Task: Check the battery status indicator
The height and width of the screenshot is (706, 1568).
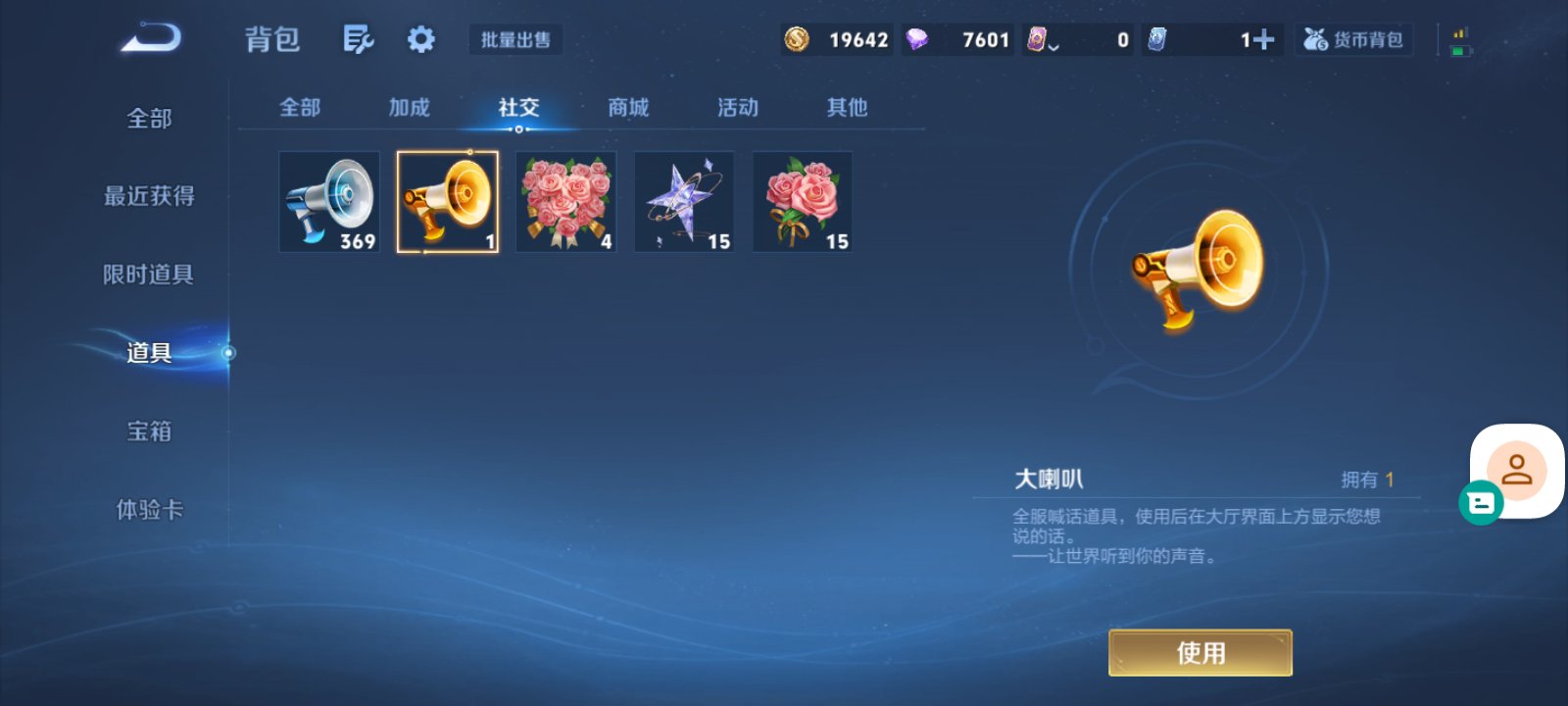Action: tap(1459, 41)
